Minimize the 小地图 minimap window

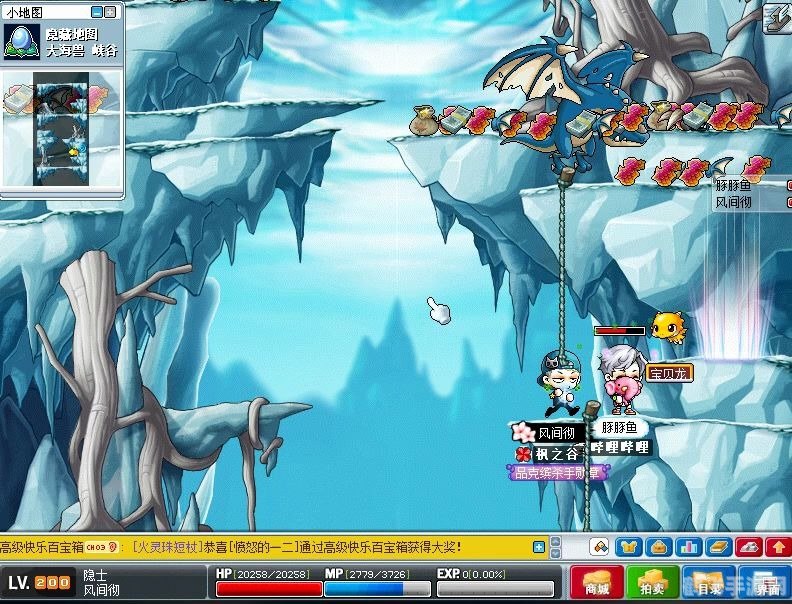[96, 12]
